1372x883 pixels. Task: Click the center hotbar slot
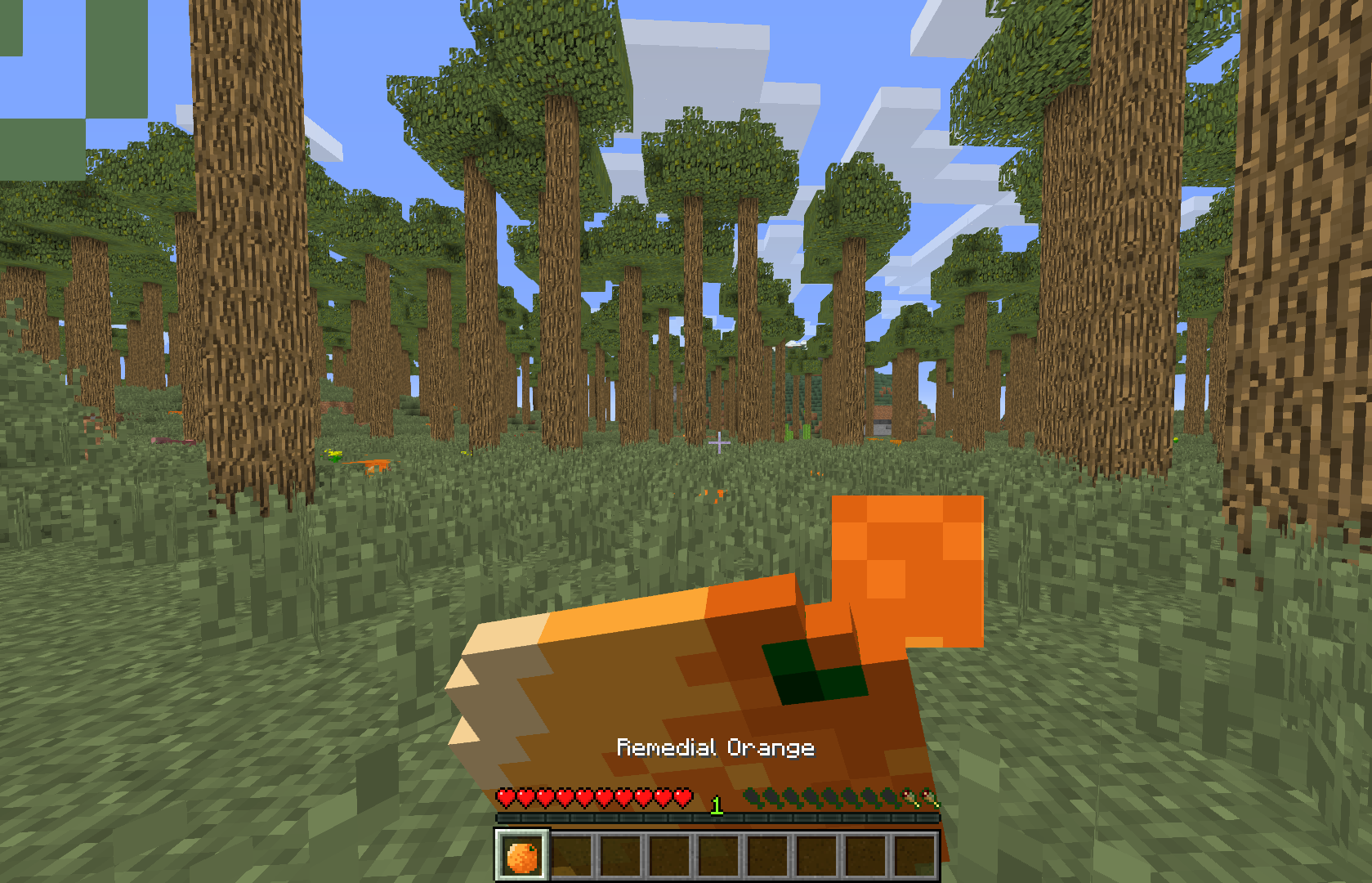(x=719, y=856)
